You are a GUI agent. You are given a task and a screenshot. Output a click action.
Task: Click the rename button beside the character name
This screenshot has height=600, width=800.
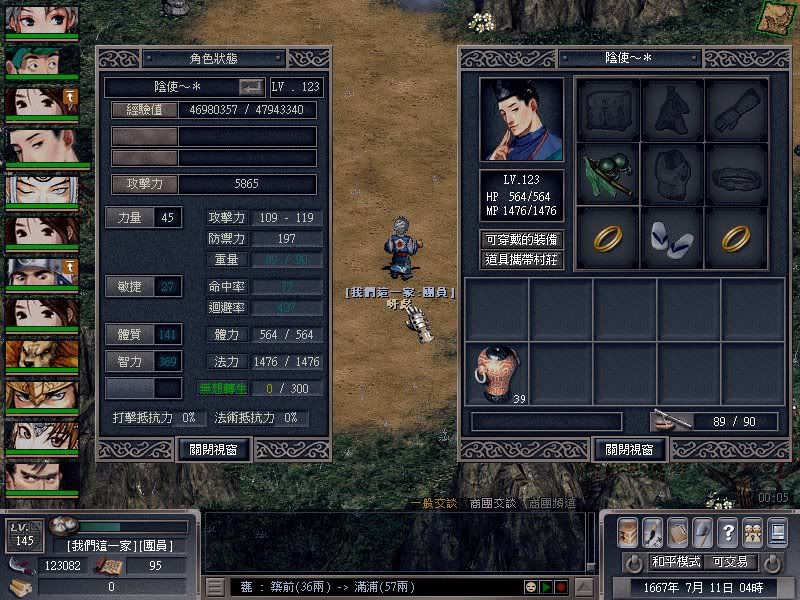click(252, 87)
